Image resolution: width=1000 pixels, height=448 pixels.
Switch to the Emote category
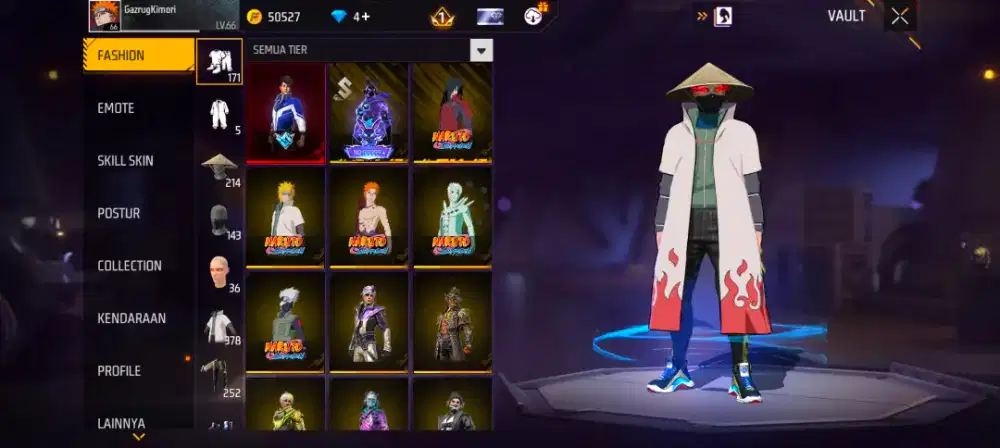coord(116,108)
